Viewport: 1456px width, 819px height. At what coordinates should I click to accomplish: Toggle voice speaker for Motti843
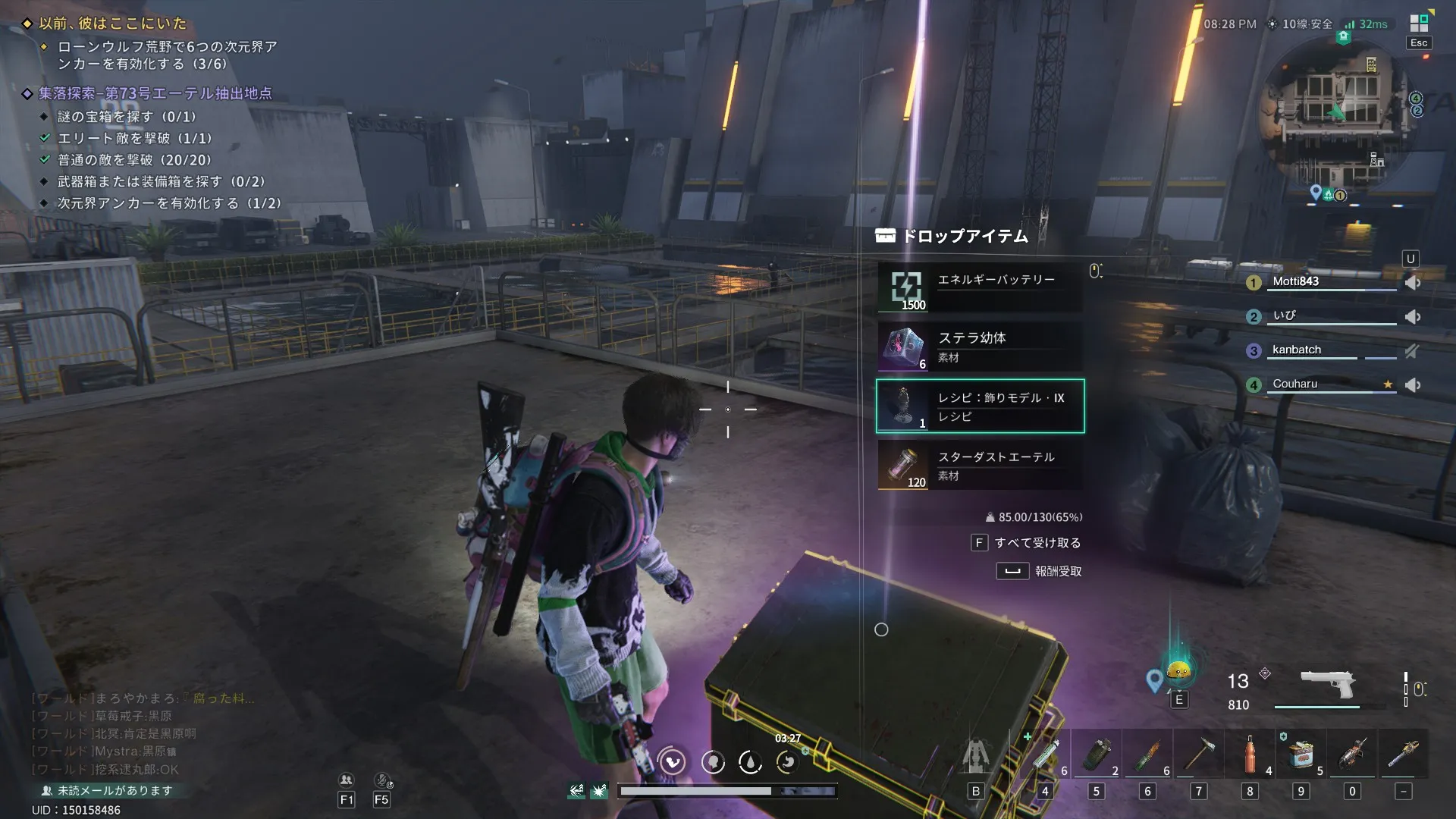point(1412,283)
